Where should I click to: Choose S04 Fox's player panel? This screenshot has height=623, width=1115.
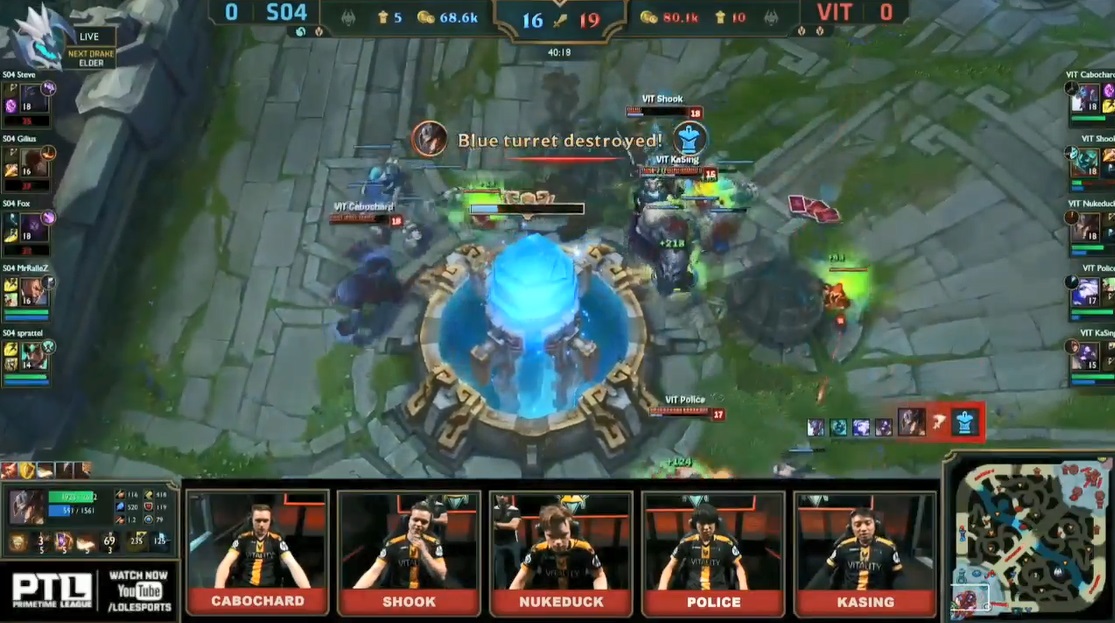27,228
